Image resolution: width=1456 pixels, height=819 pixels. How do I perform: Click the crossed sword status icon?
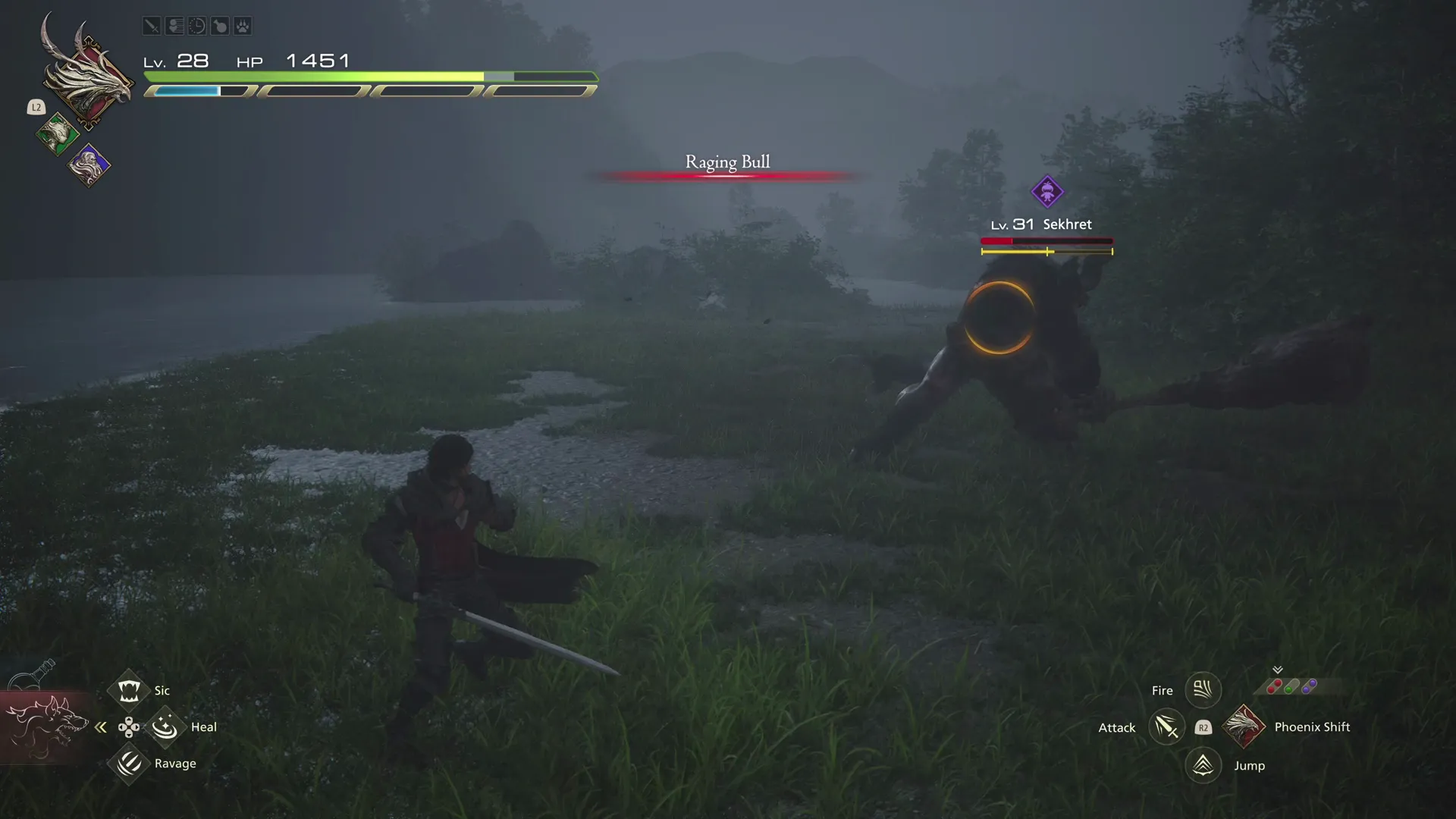point(151,25)
